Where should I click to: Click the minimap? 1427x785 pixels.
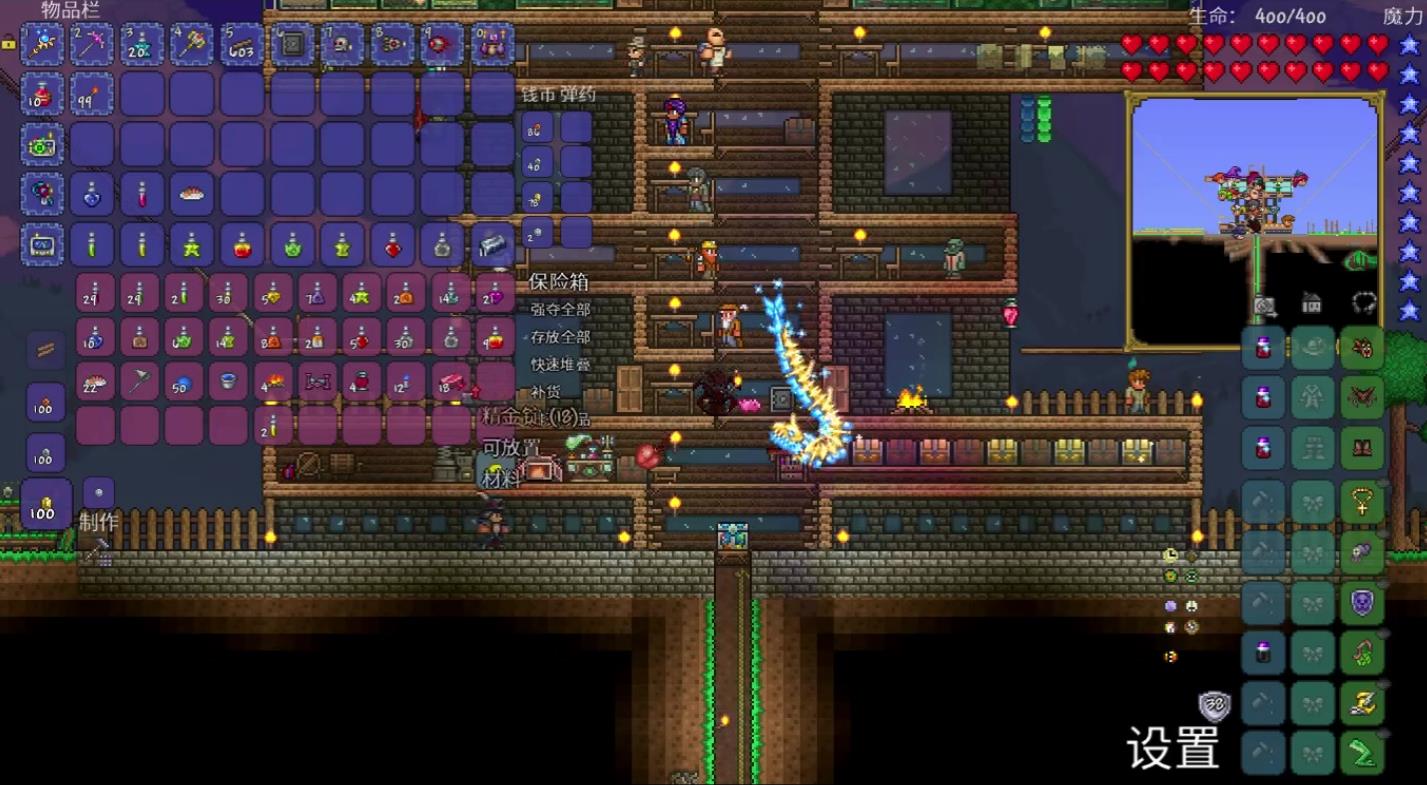pos(1254,222)
